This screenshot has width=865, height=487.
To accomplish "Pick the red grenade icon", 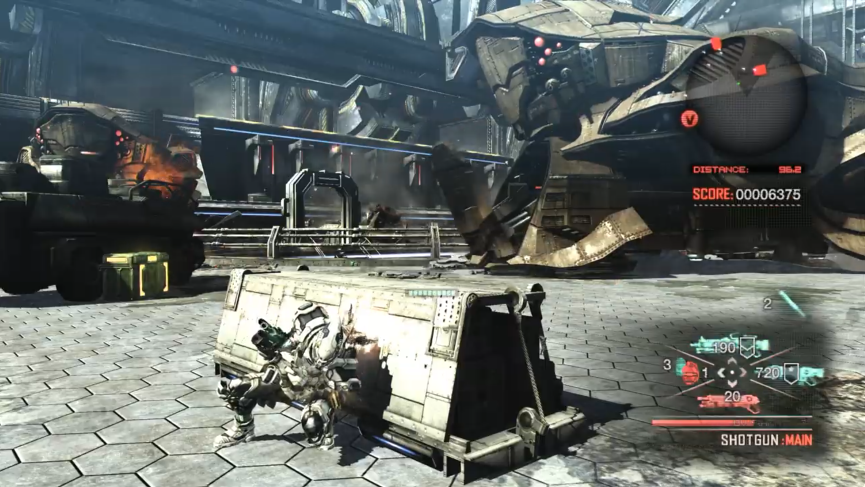I will (689, 371).
